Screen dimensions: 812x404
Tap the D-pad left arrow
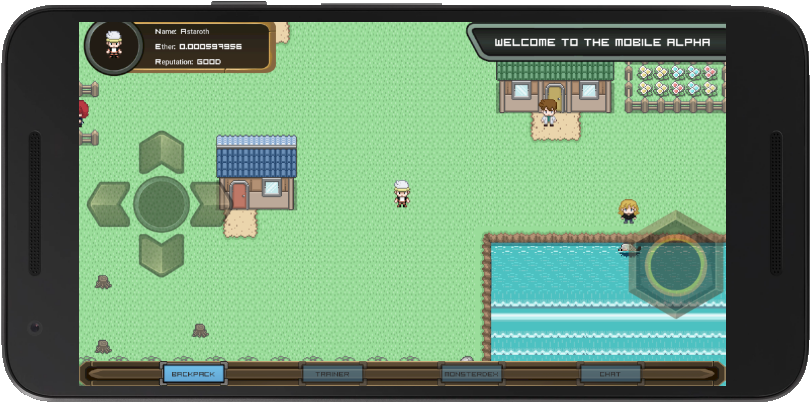click(109, 203)
